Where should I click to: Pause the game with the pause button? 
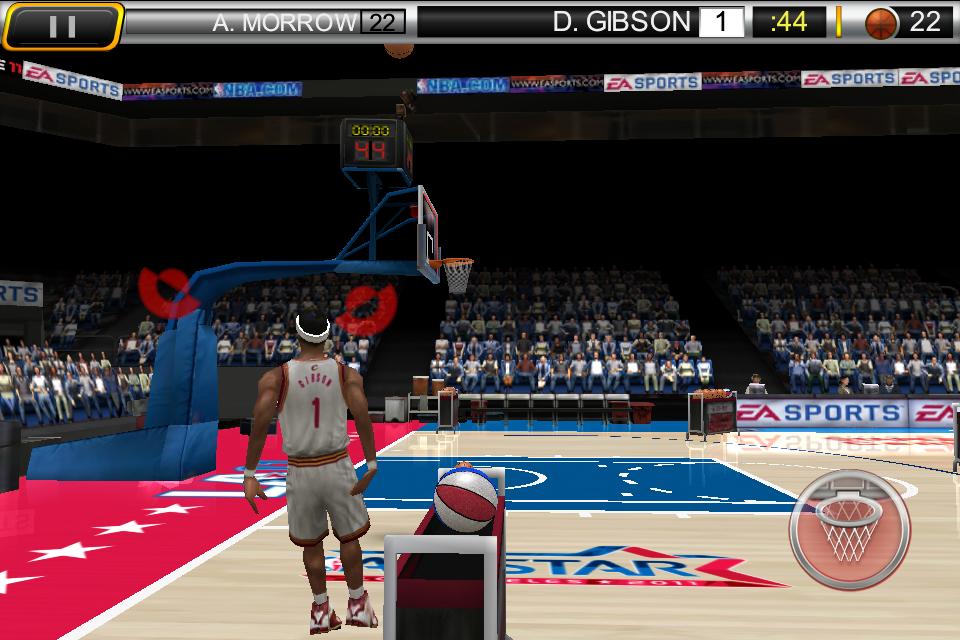pyautogui.click(x=62, y=24)
